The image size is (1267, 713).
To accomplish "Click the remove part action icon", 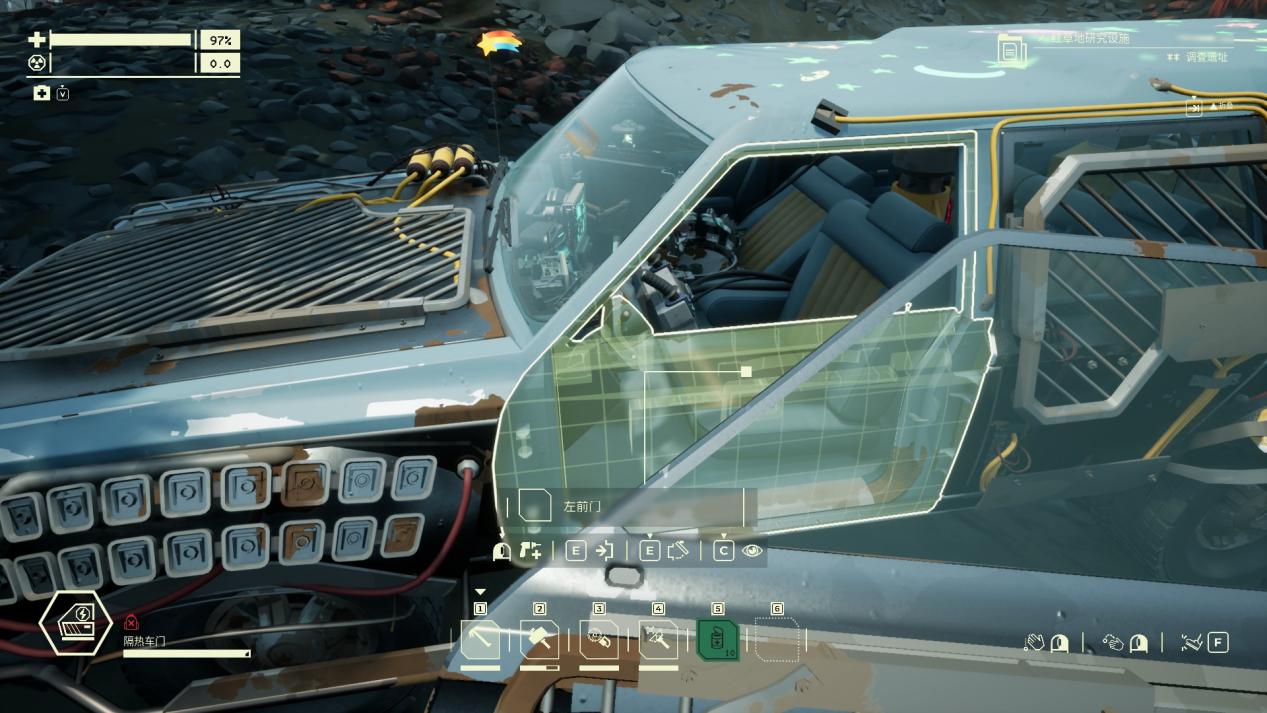I will 678,551.
